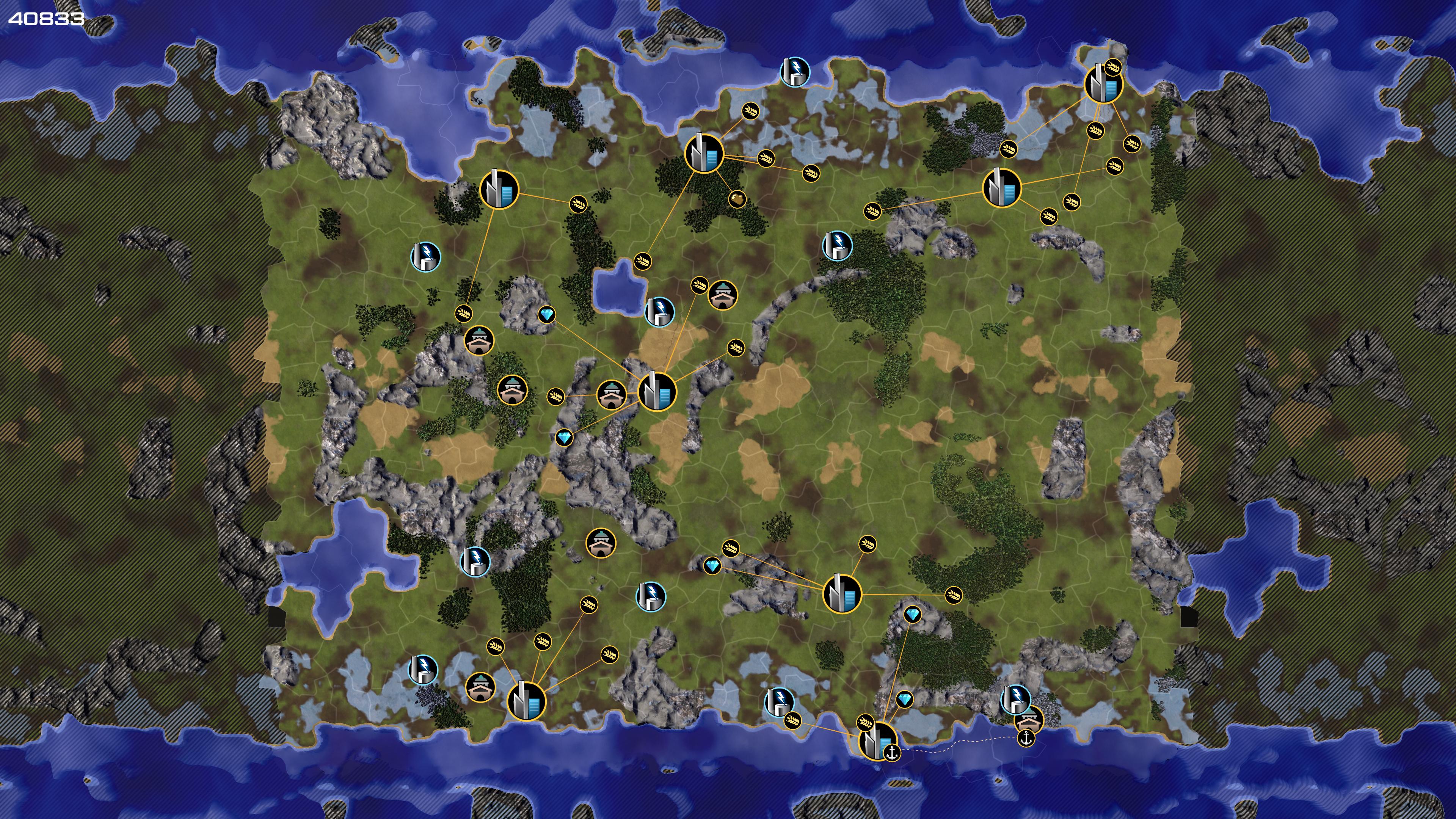Click the anchor harbor badge on the city
This screenshot has width=1456, height=819.
891,753
